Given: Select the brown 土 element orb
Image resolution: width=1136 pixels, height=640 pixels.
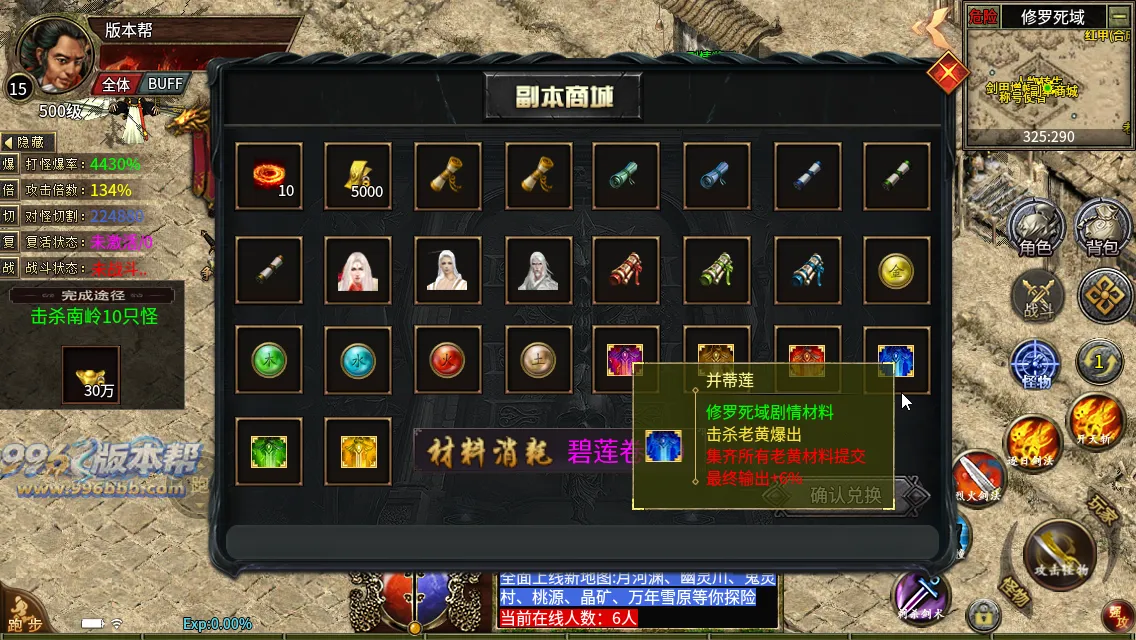Looking at the screenshot, I should (538, 360).
